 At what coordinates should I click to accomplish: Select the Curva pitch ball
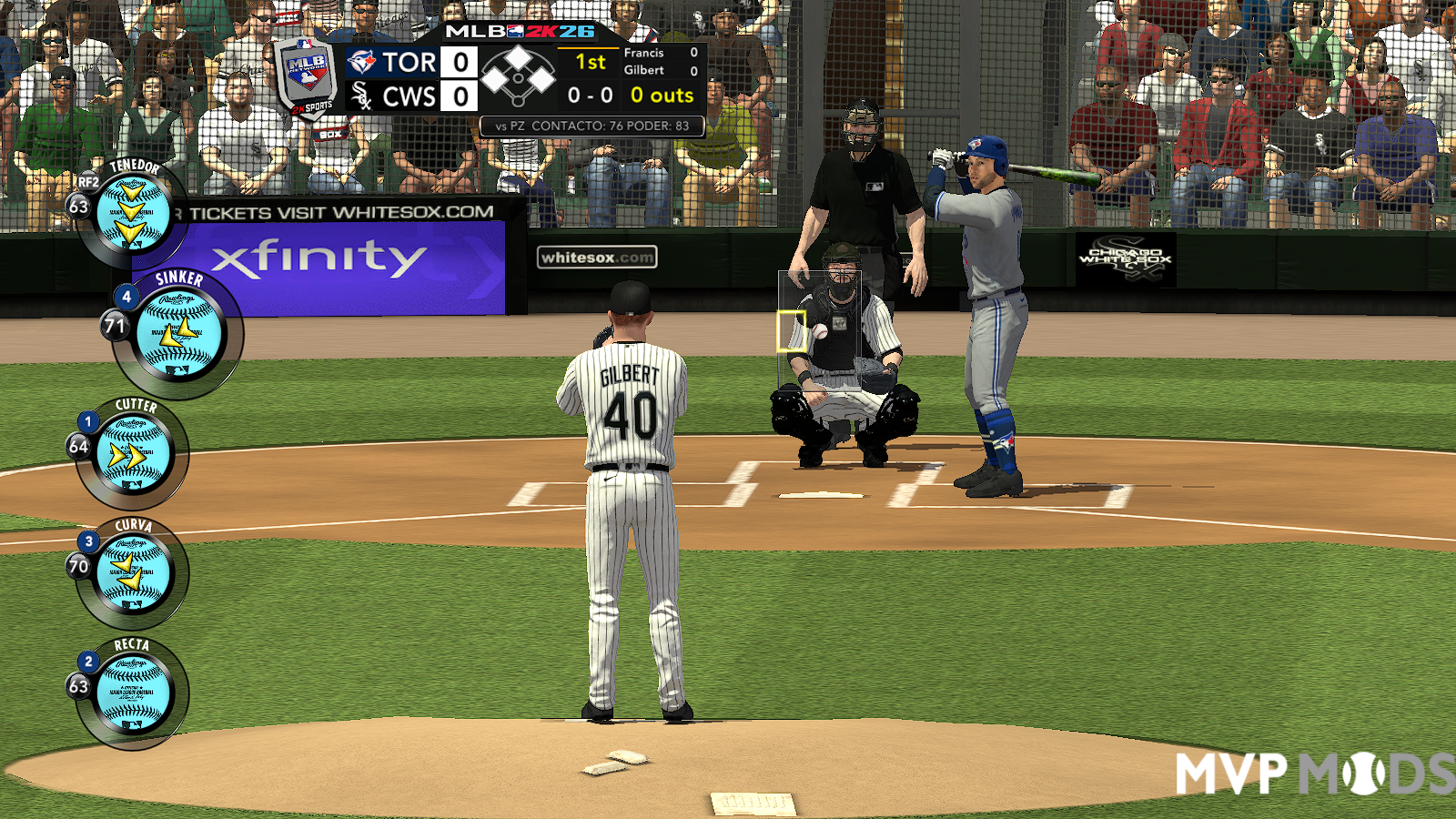click(133, 572)
